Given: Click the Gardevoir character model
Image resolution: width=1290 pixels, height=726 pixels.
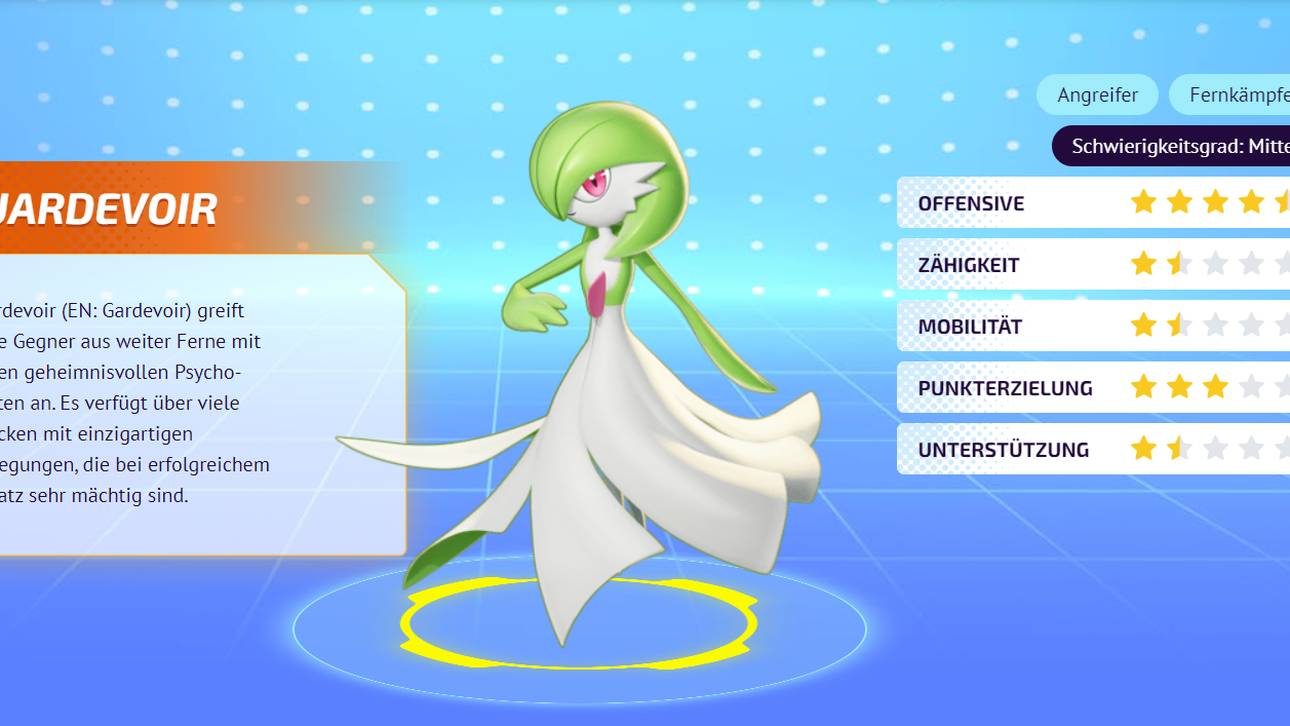Looking at the screenshot, I should (600, 380).
